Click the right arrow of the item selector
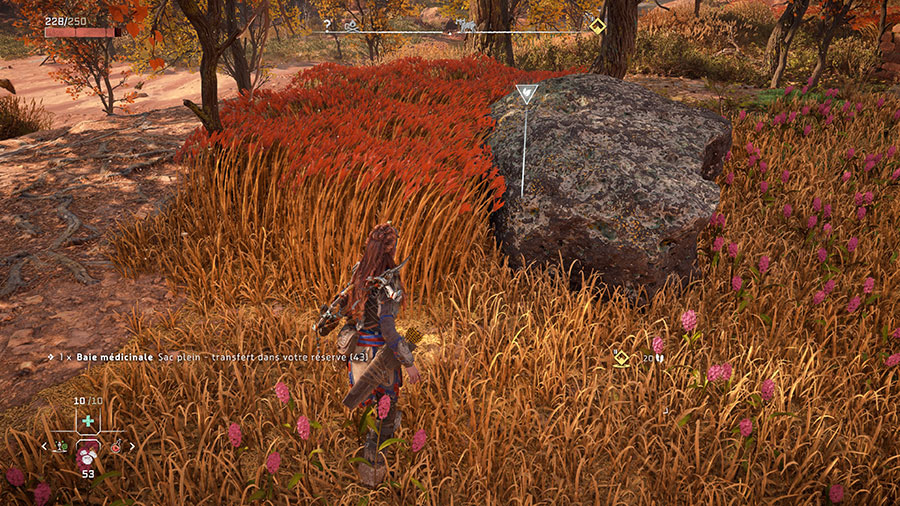This screenshot has height=506, width=900. pos(132,446)
